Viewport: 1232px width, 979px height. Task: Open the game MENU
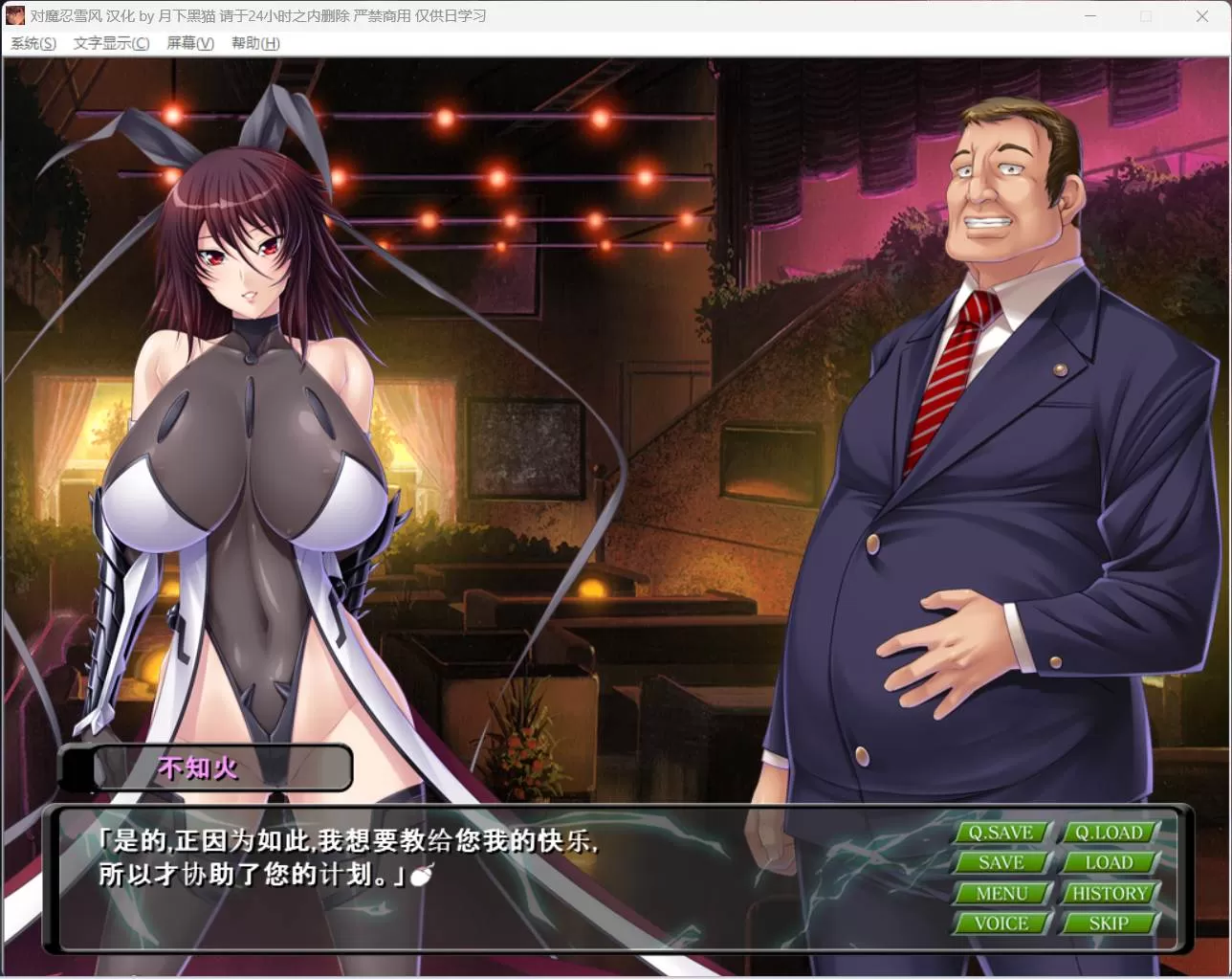1001,893
